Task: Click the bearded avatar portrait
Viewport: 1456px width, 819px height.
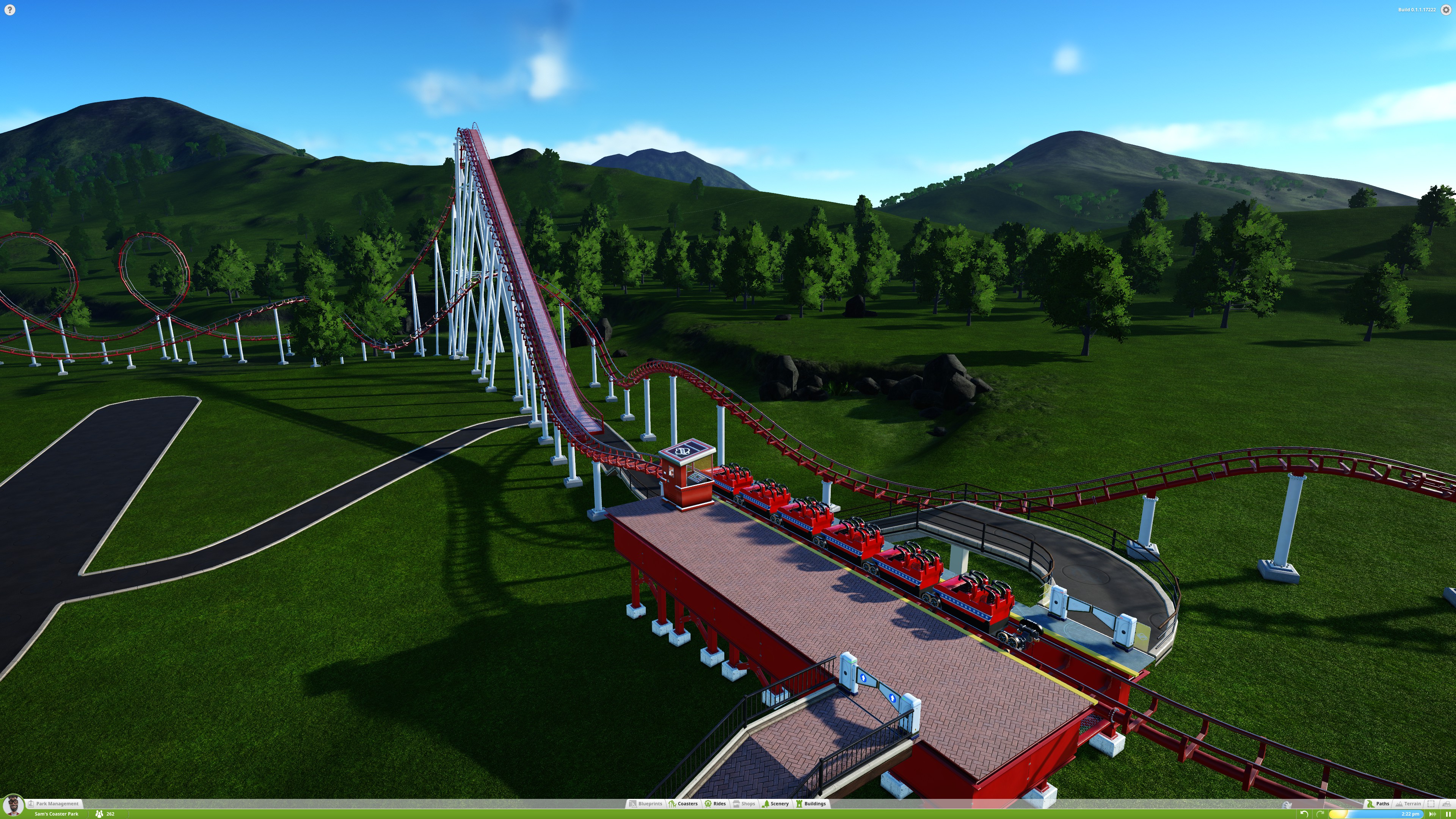Action: tap(13, 805)
